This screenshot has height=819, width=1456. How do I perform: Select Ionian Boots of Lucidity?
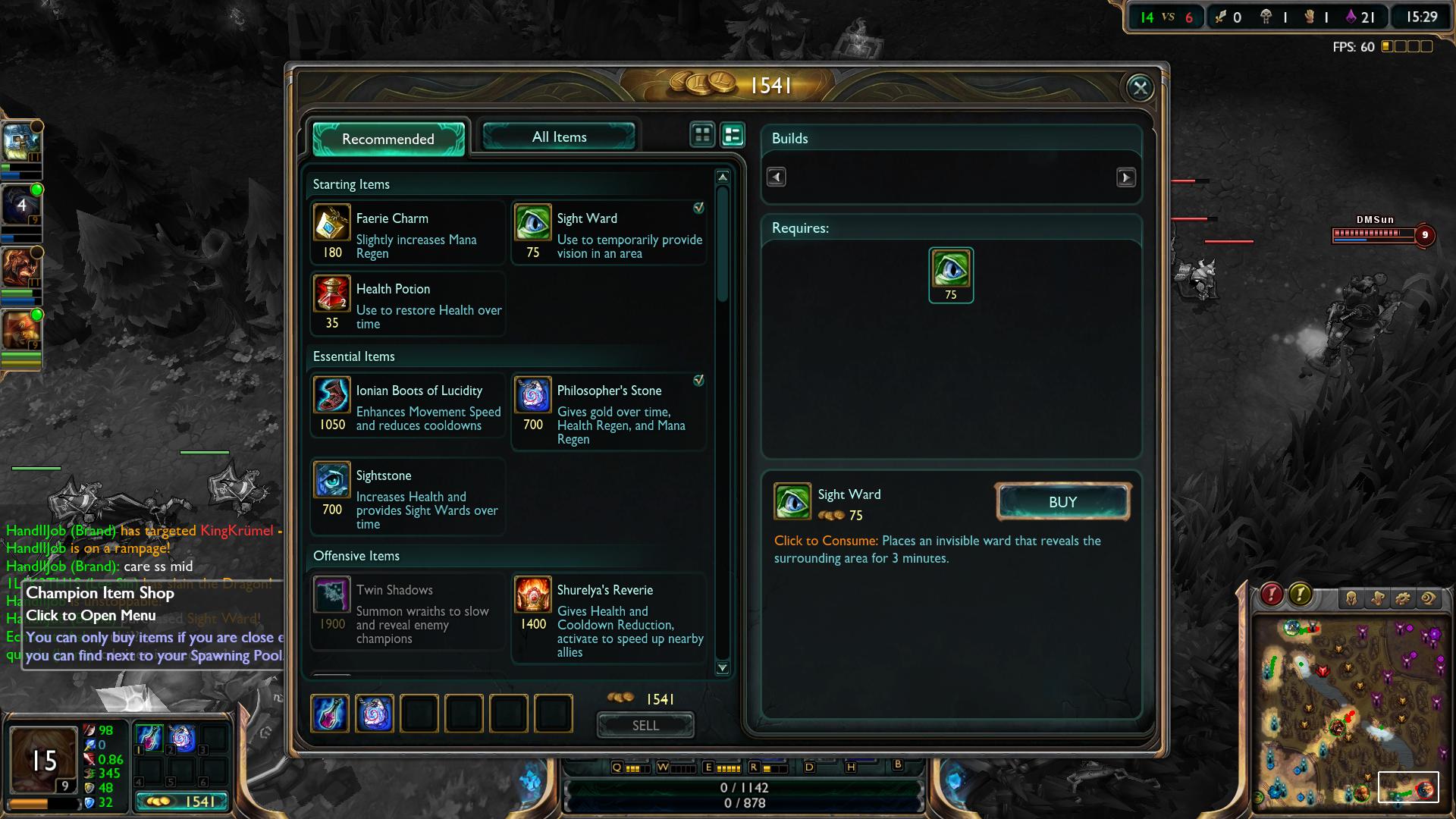(x=408, y=405)
